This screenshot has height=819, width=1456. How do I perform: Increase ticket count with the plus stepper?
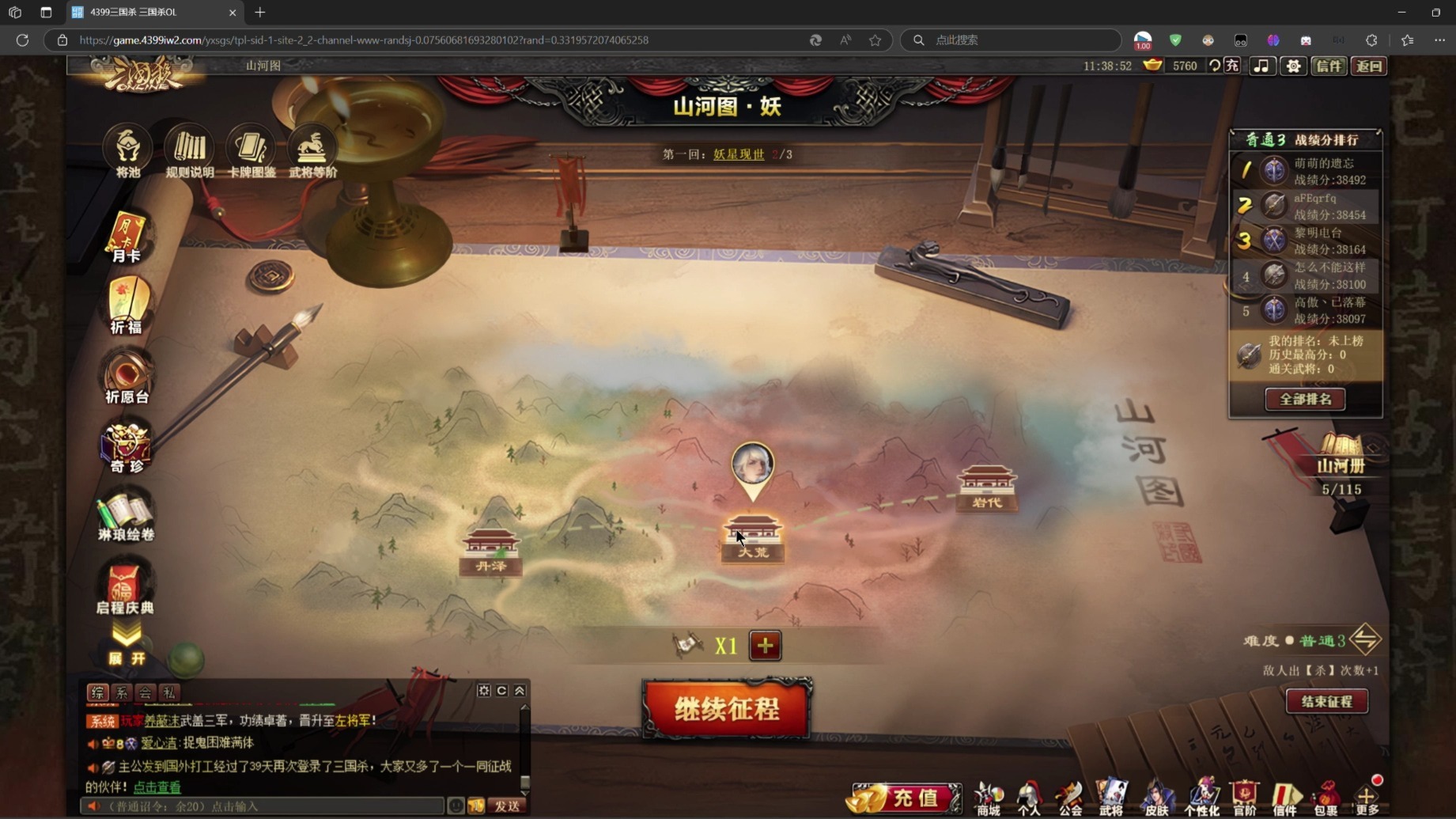764,646
